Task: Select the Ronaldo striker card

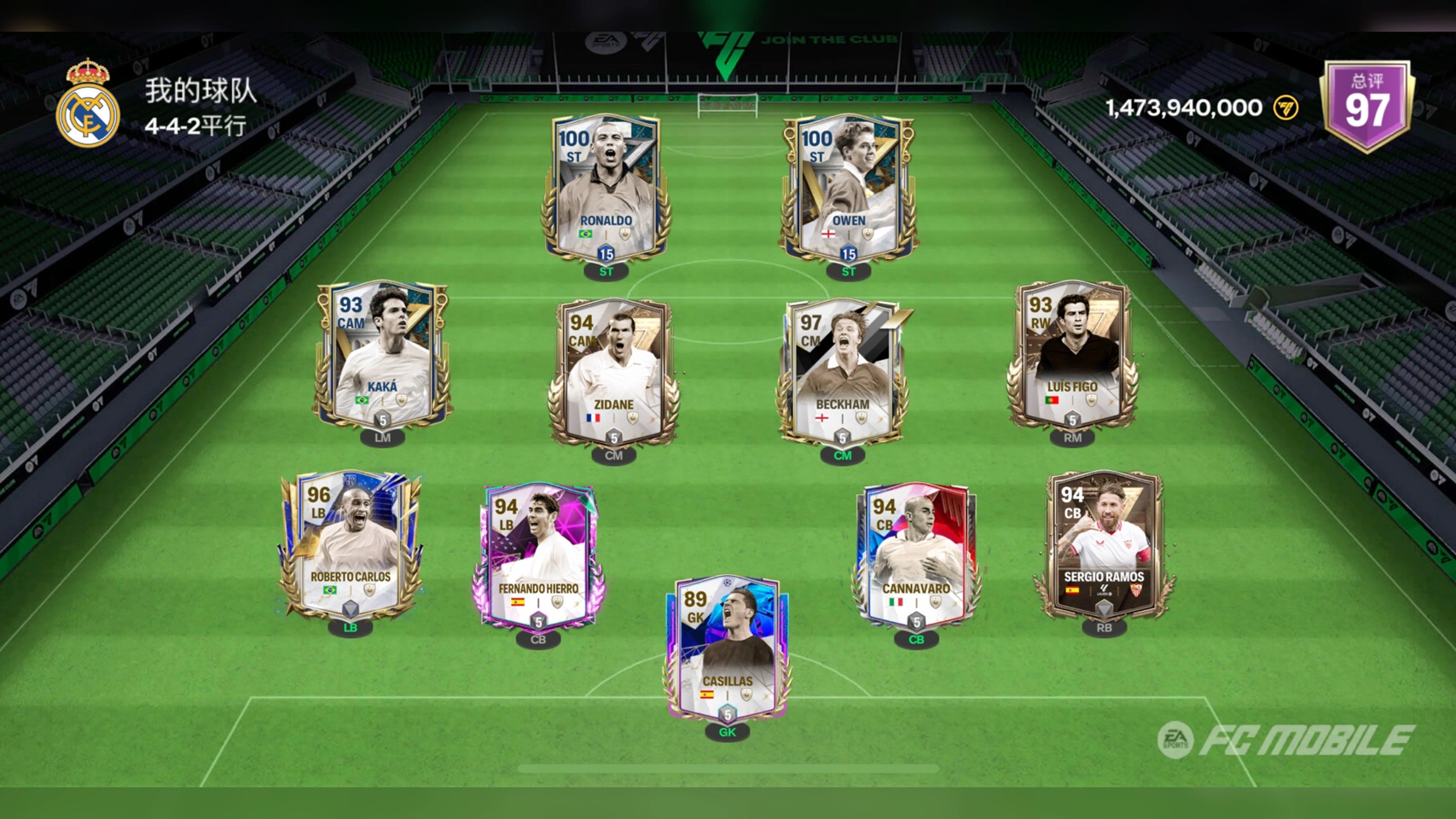Action: coord(606,188)
